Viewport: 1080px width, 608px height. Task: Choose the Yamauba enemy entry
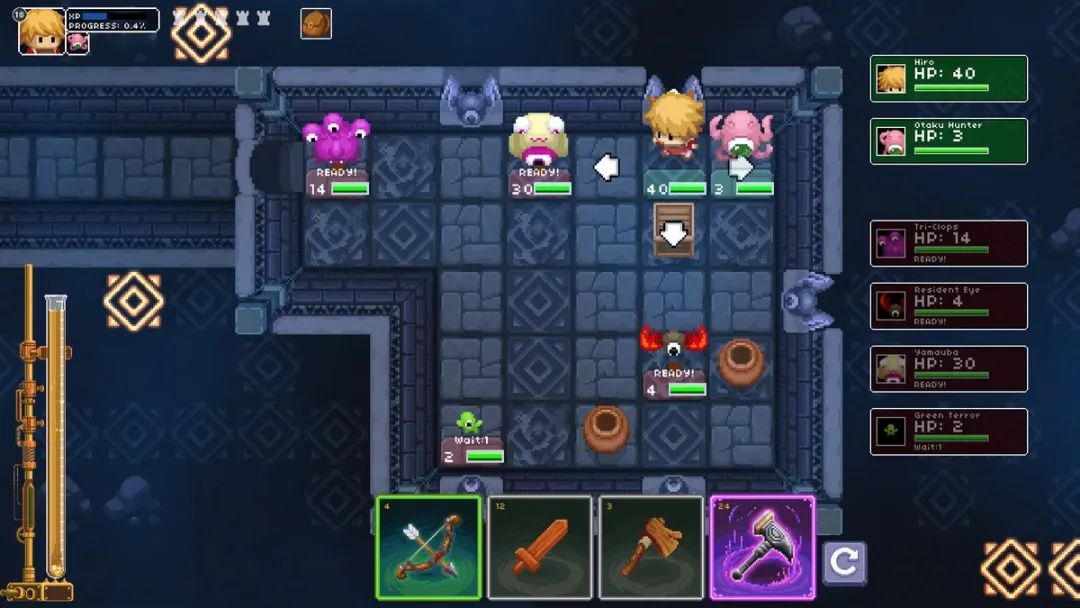click(948, 369)
